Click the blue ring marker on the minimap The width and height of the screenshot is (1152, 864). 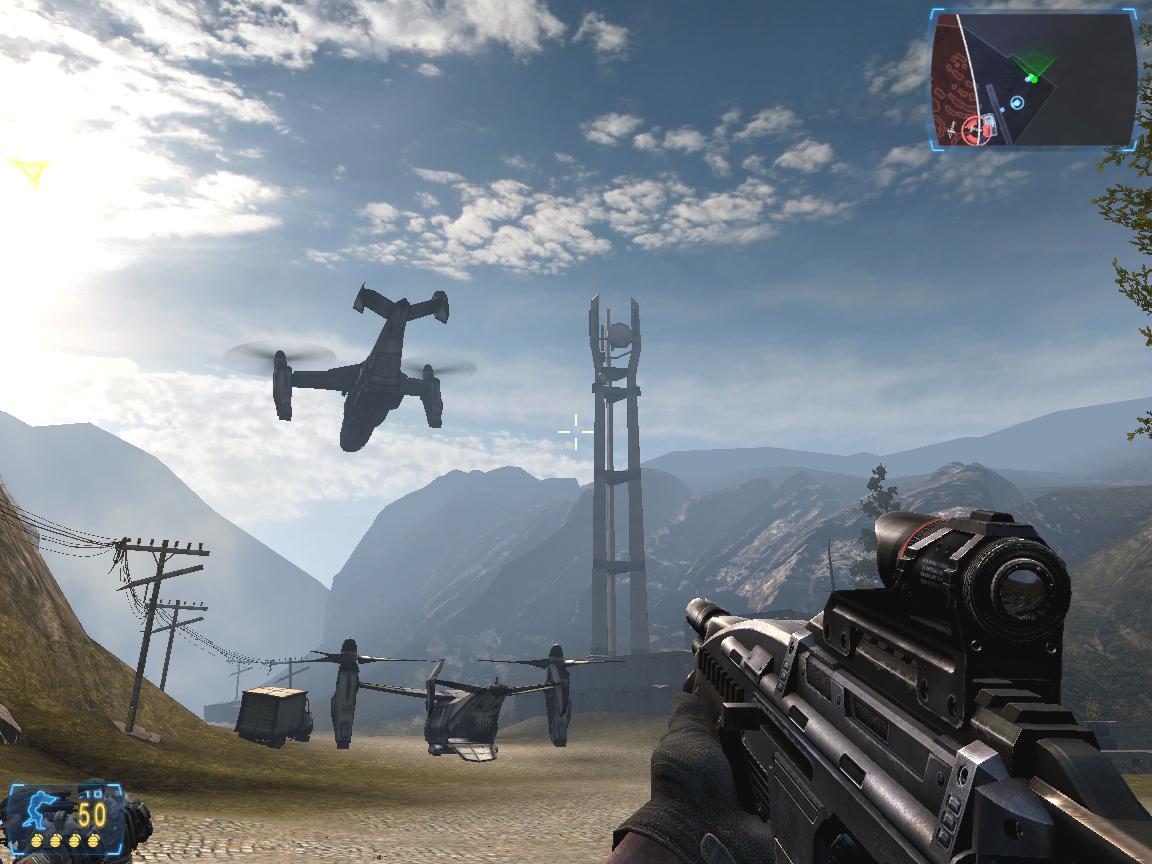point(1017,102)
